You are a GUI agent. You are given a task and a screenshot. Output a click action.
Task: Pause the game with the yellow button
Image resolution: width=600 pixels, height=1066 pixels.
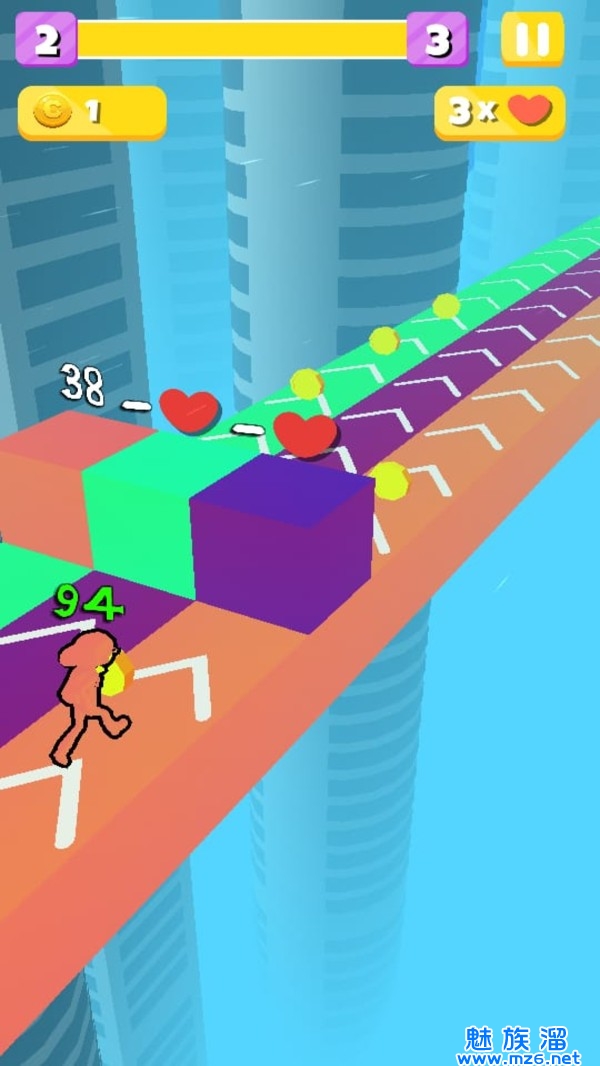532,40
